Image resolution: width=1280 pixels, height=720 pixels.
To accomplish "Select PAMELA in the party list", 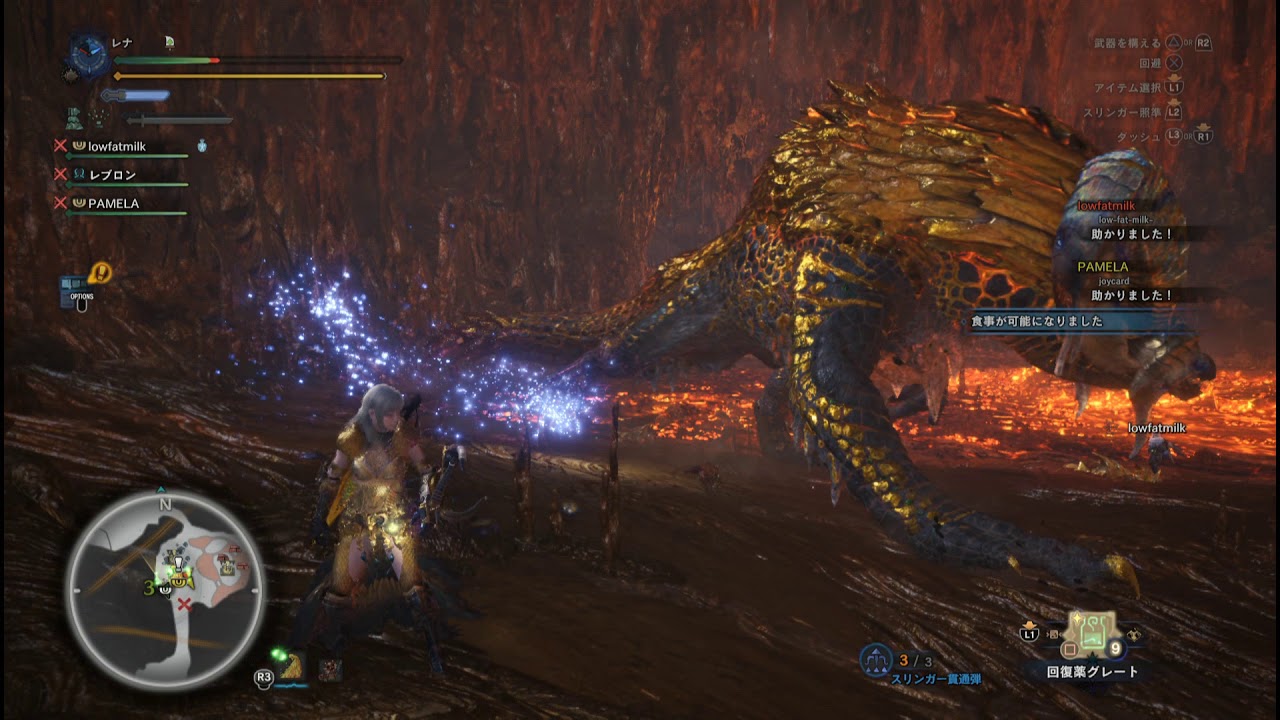I will pos(113,203).
